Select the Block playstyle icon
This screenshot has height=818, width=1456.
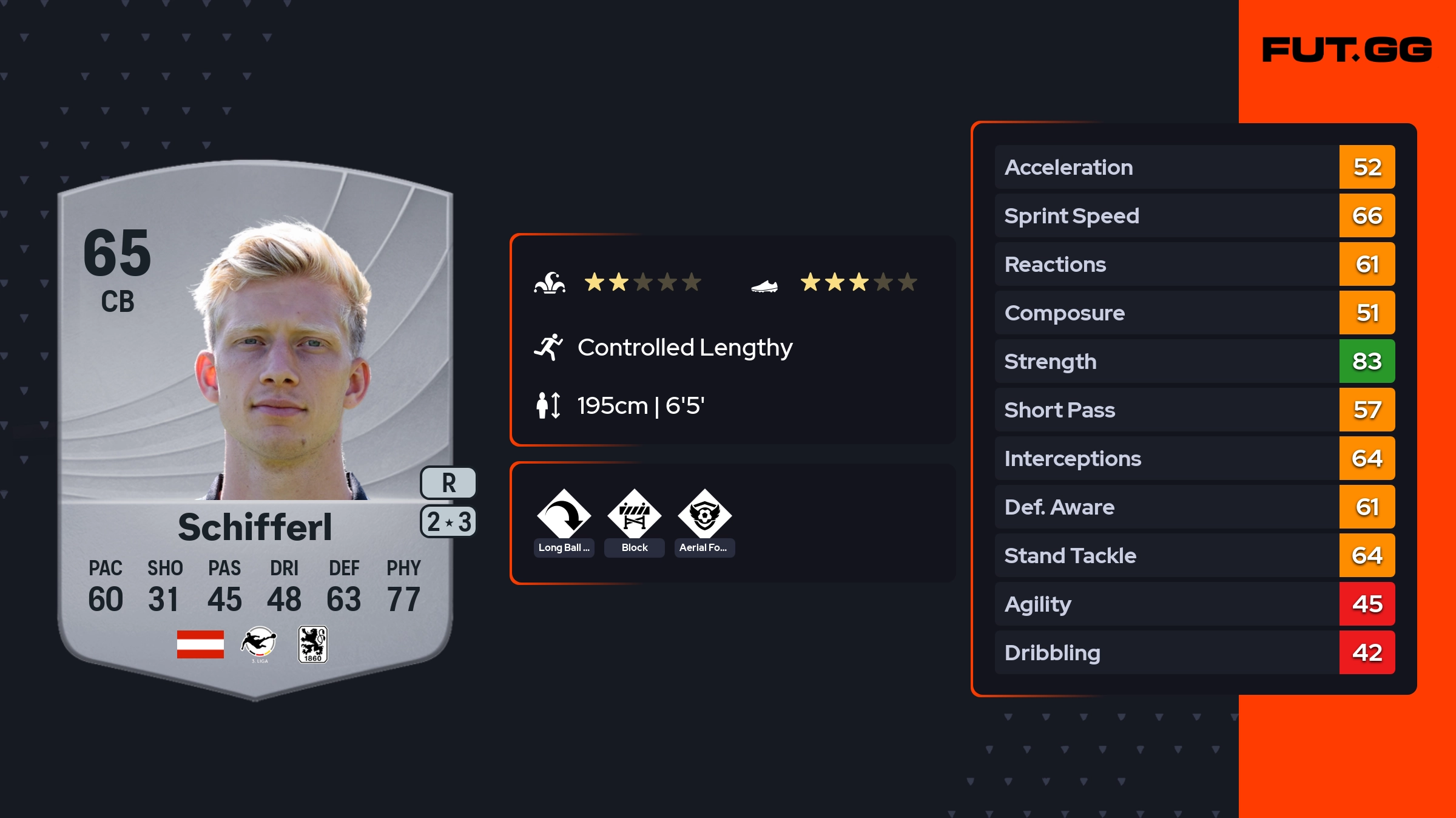[x=635, y=515]
